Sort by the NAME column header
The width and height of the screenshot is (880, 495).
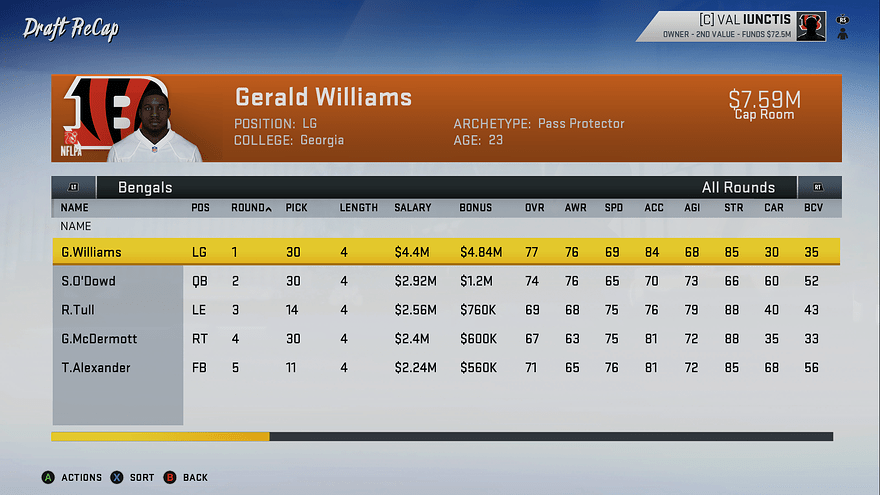pyautogui.click(x=75, y=208)
